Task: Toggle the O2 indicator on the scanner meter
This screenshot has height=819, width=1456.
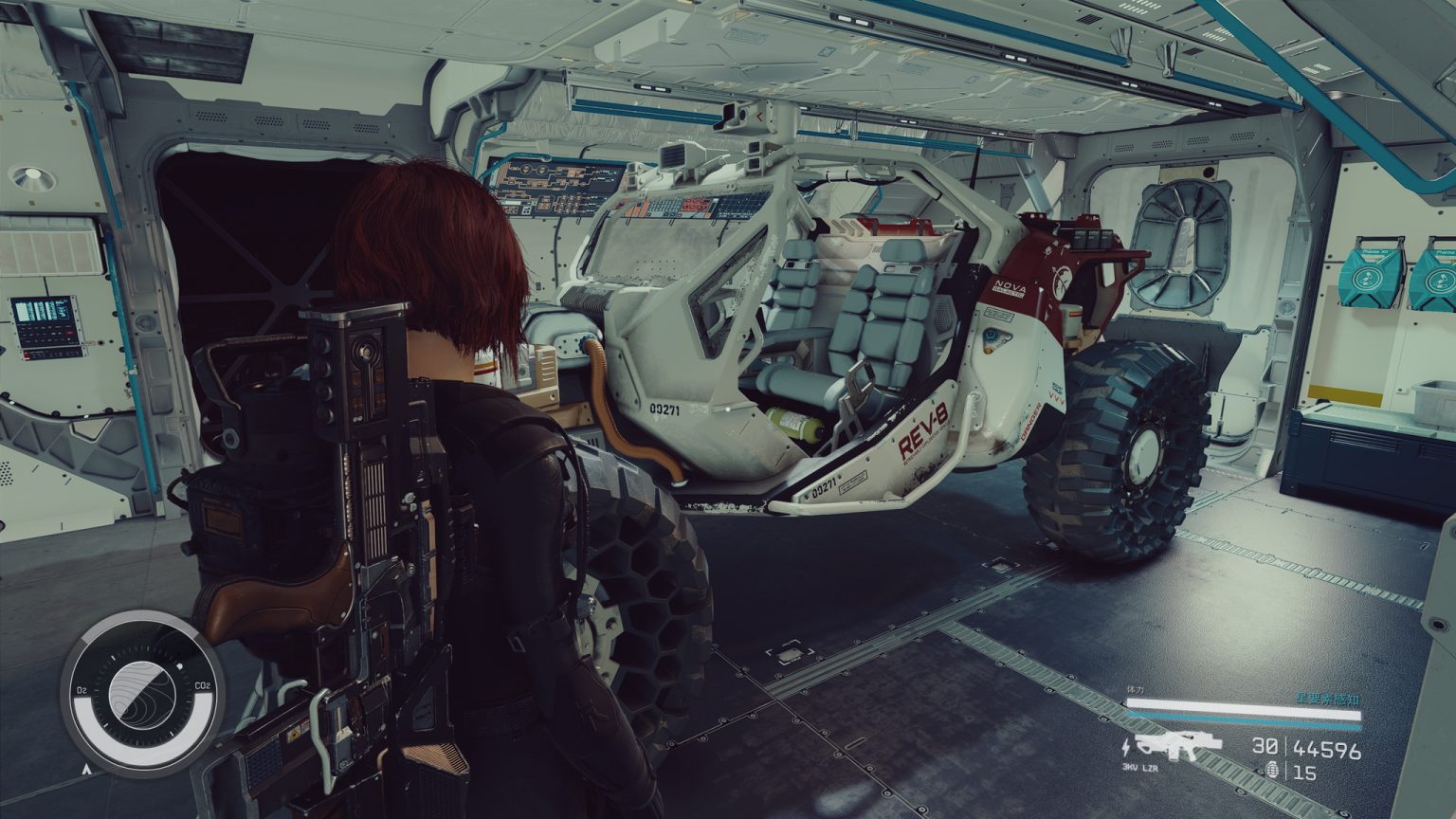Action: pos(82,690)
